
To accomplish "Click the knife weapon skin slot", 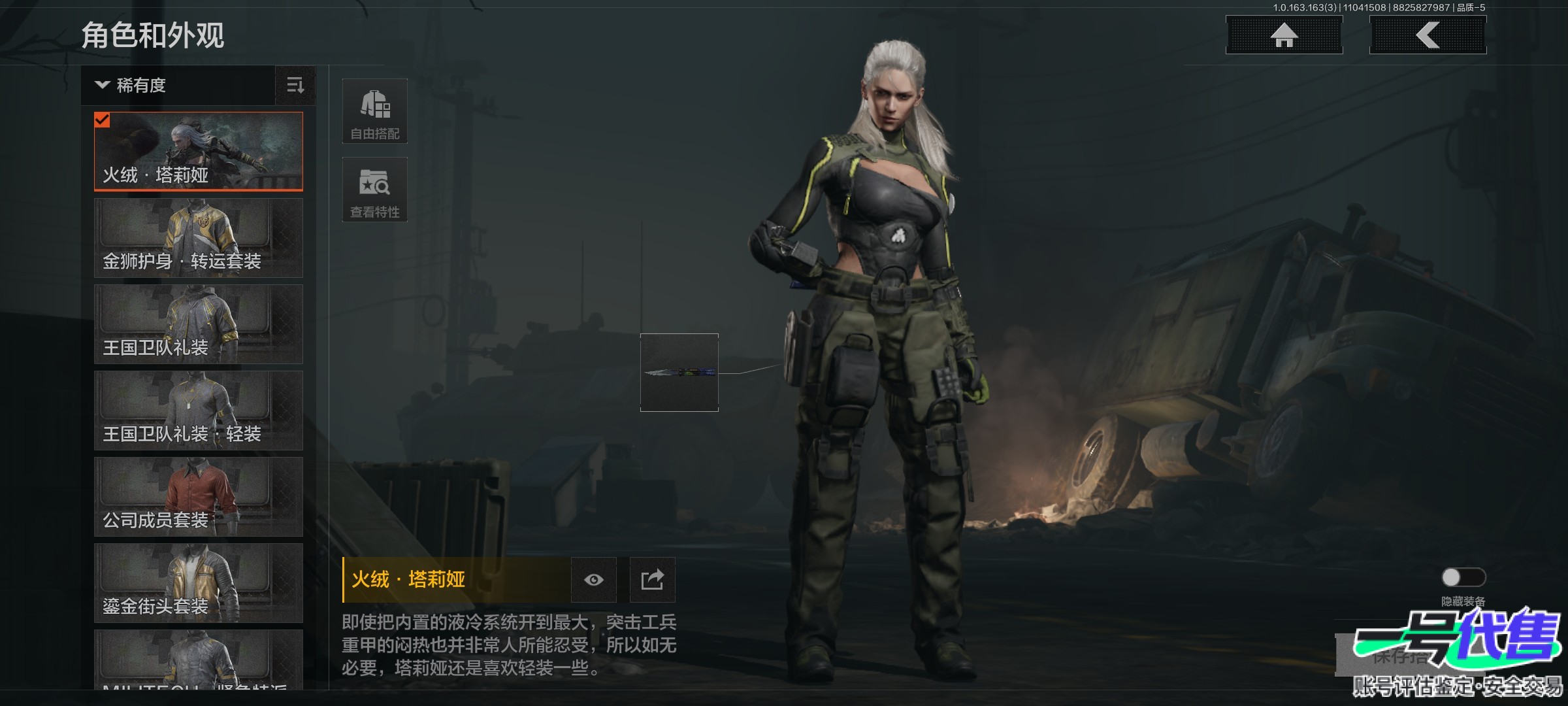I will [x=679, y=373].
